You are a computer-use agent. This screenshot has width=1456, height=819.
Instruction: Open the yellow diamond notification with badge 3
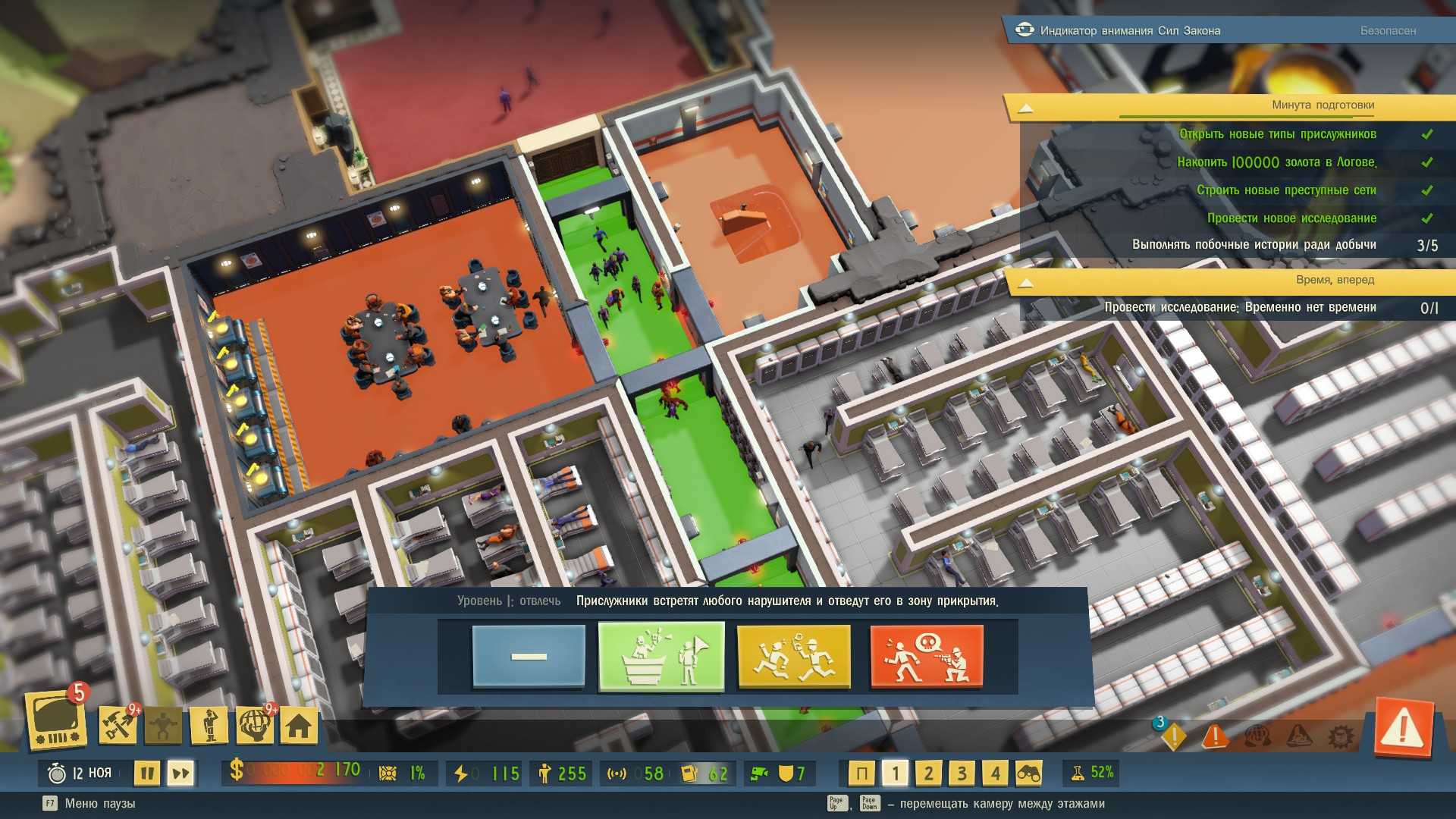click(1173, 735)
